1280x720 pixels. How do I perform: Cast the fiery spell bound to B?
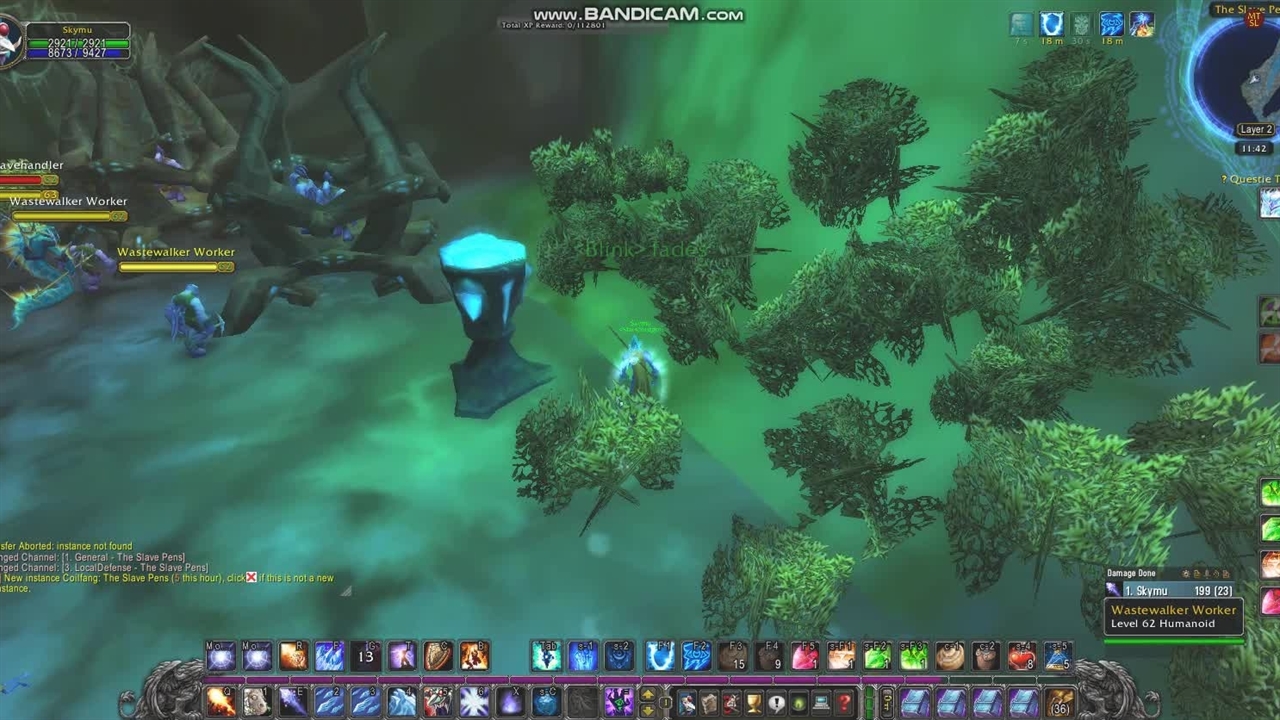(x=474, y=656)
